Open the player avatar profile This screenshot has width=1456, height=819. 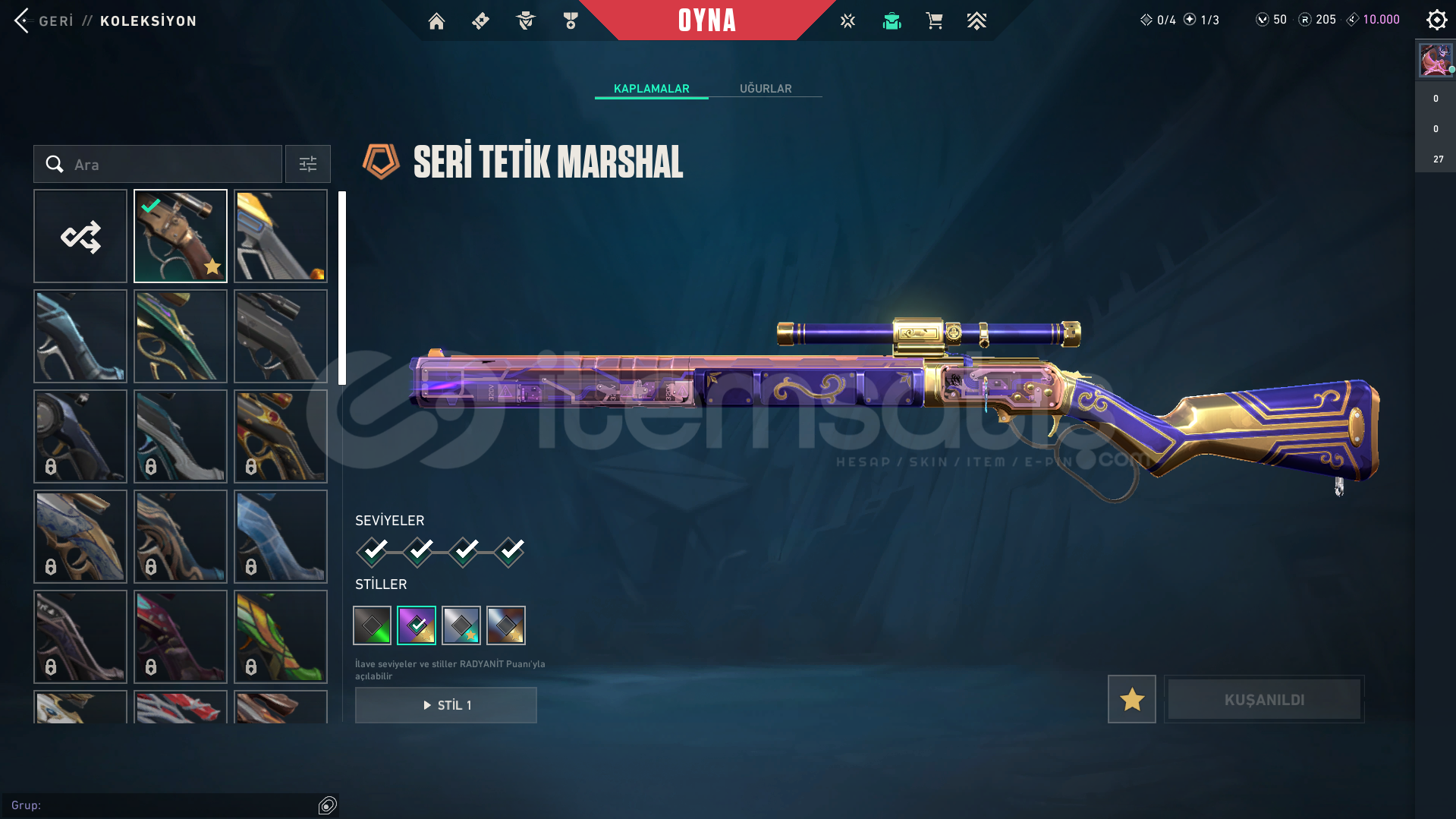pos(1436,60)
